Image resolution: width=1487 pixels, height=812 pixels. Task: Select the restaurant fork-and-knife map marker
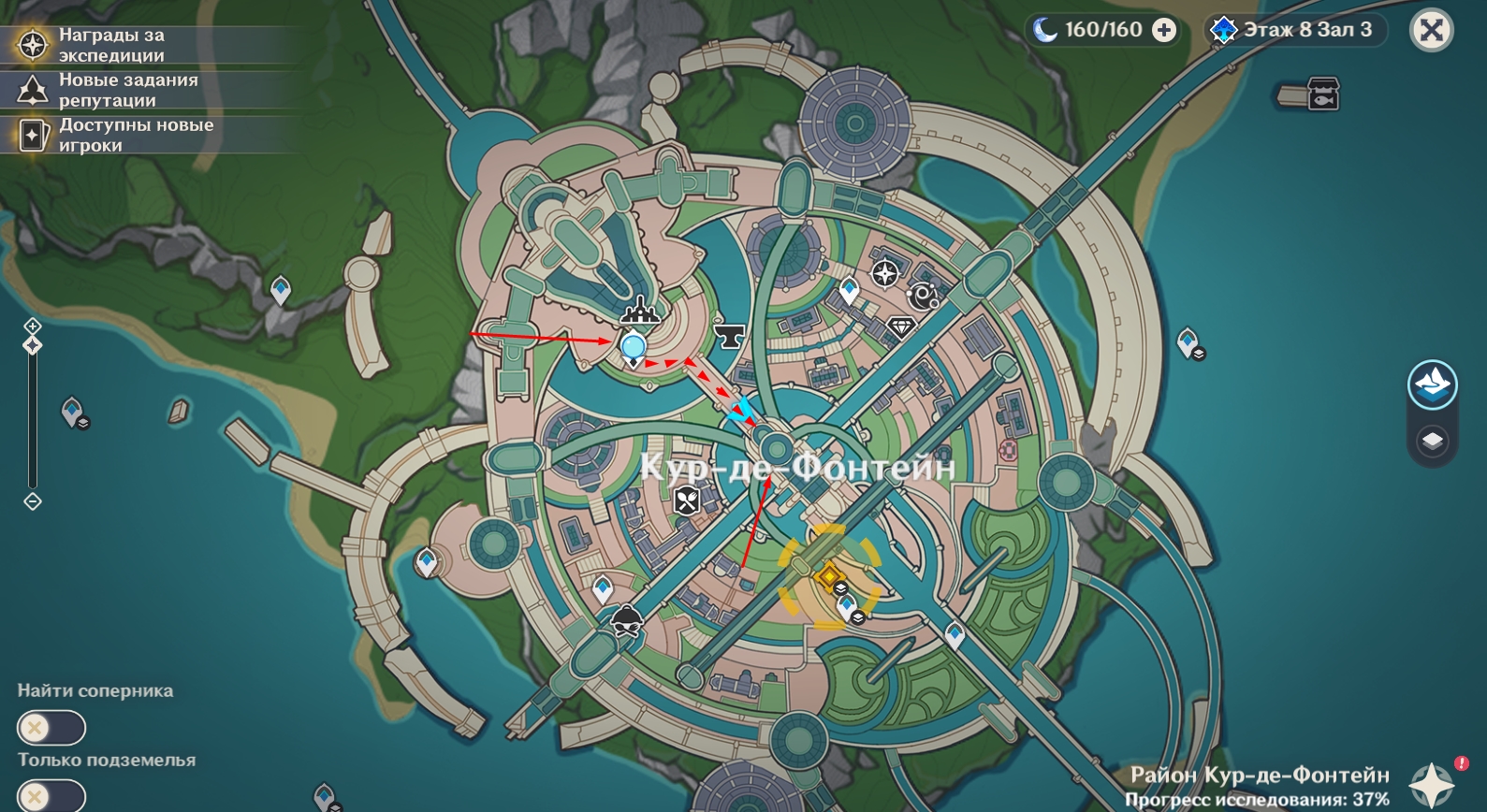[687, 500]
